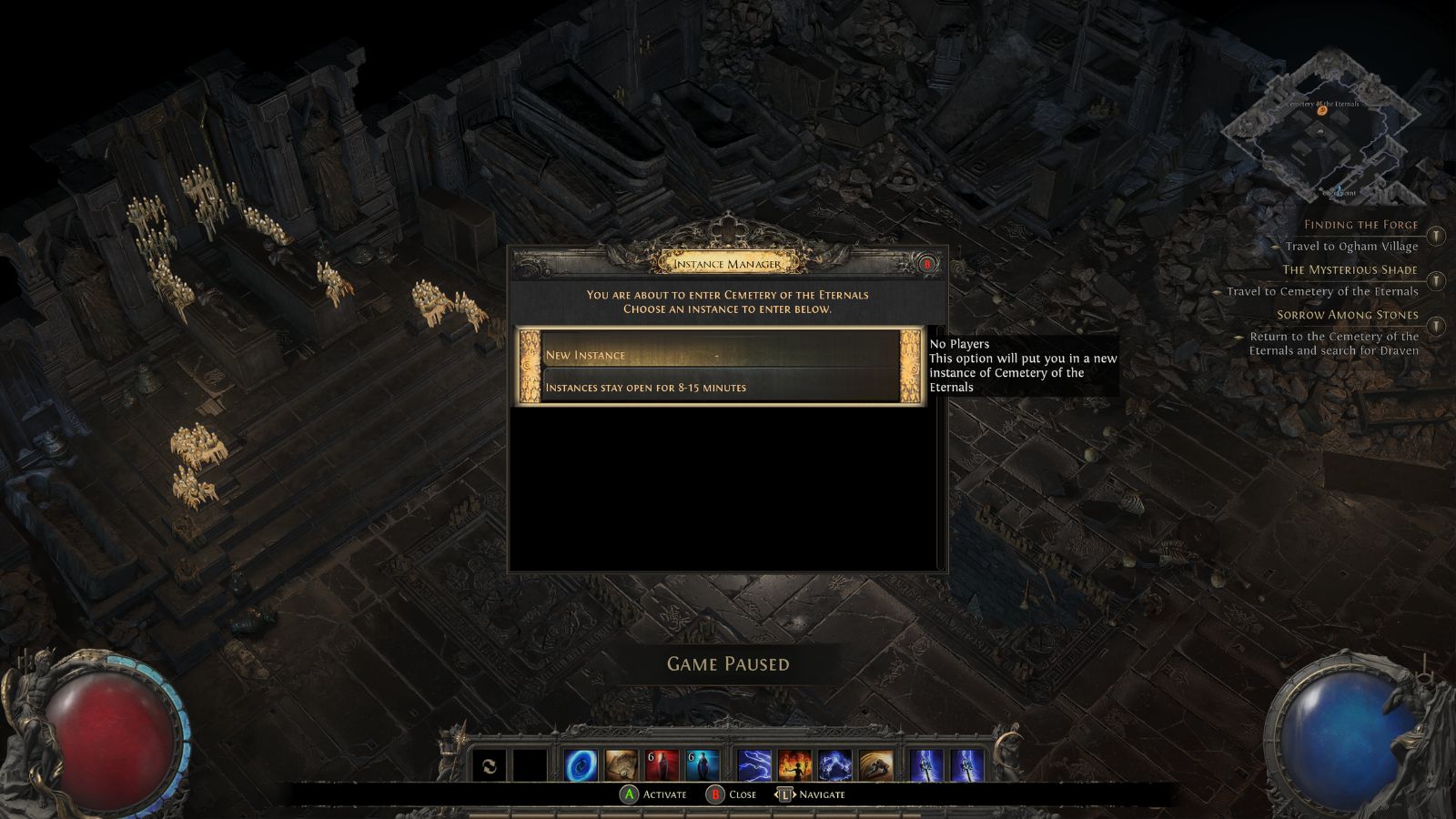Select The Mysterious Shade quest tracker

click(1350, 269)
